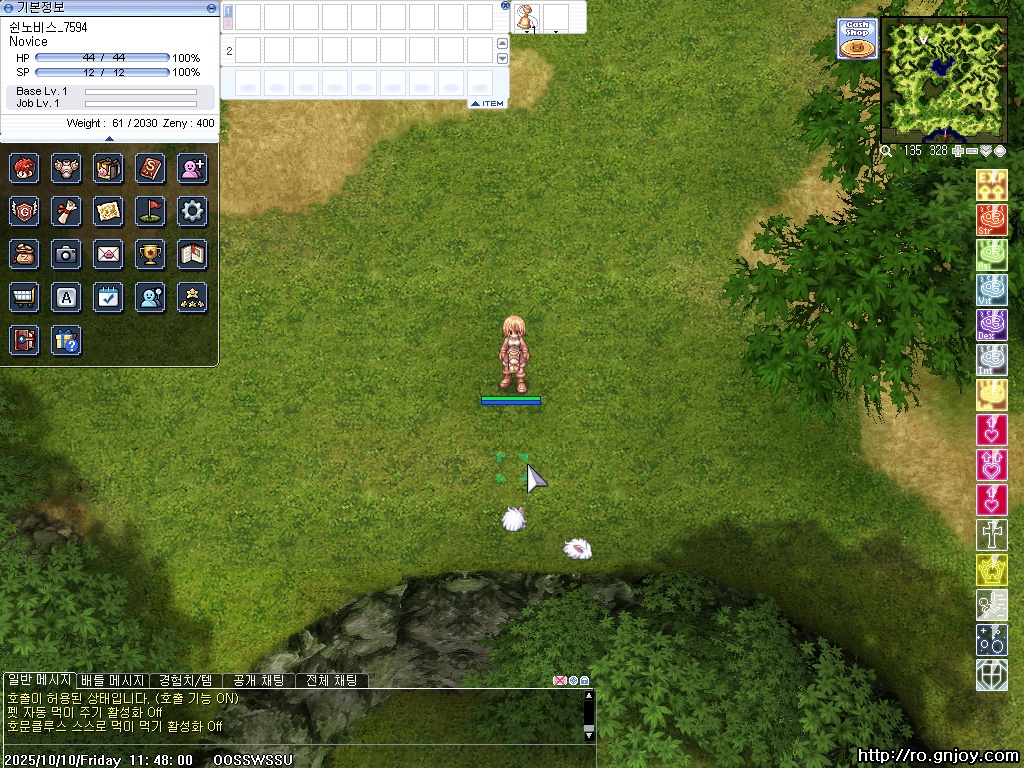The image size is (1024, 768).
Task: Open the gear-shaped options menu icon
Action: point(192,211)
